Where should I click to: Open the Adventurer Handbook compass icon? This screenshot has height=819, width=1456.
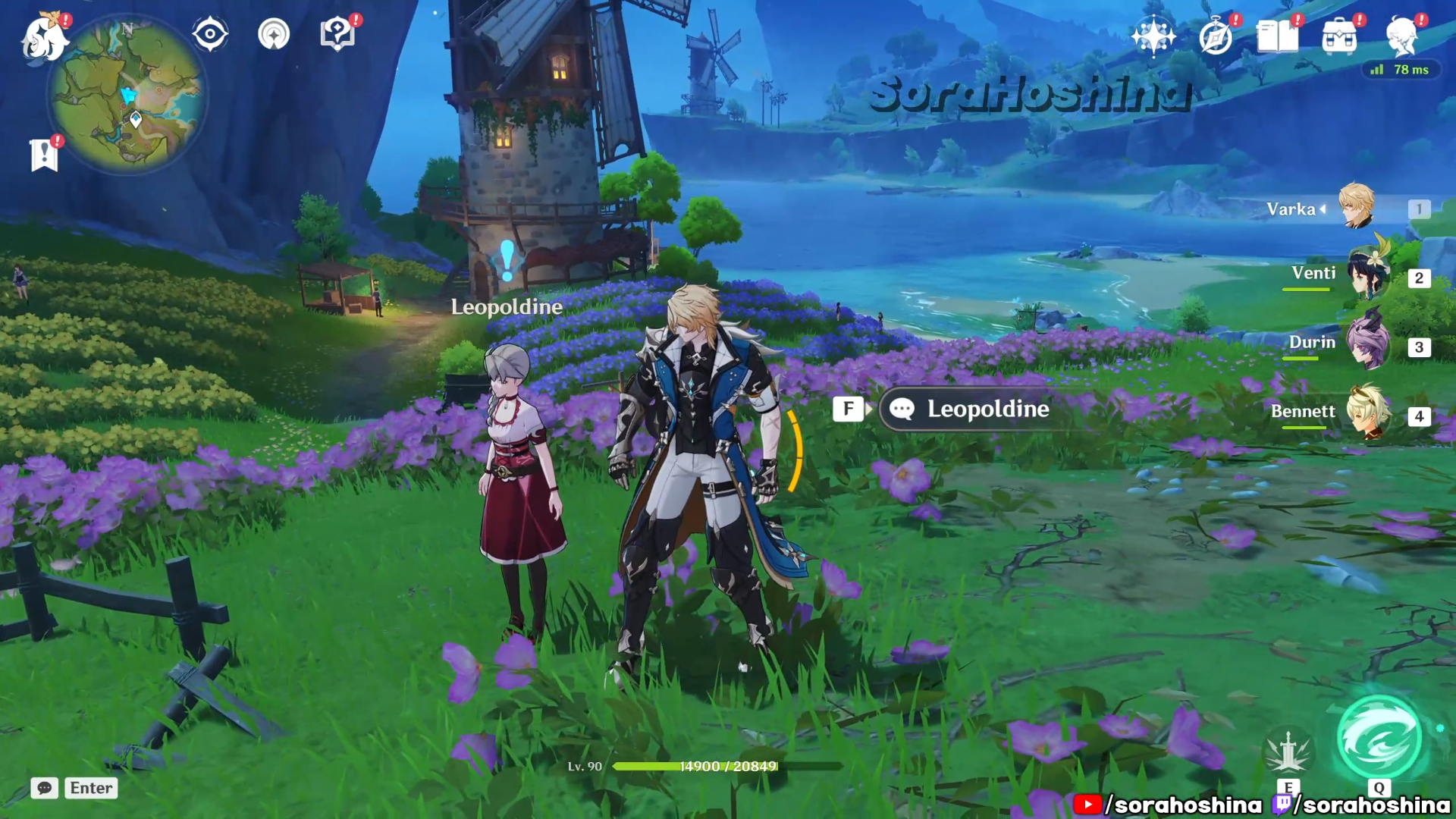[x=1215, y=36]
